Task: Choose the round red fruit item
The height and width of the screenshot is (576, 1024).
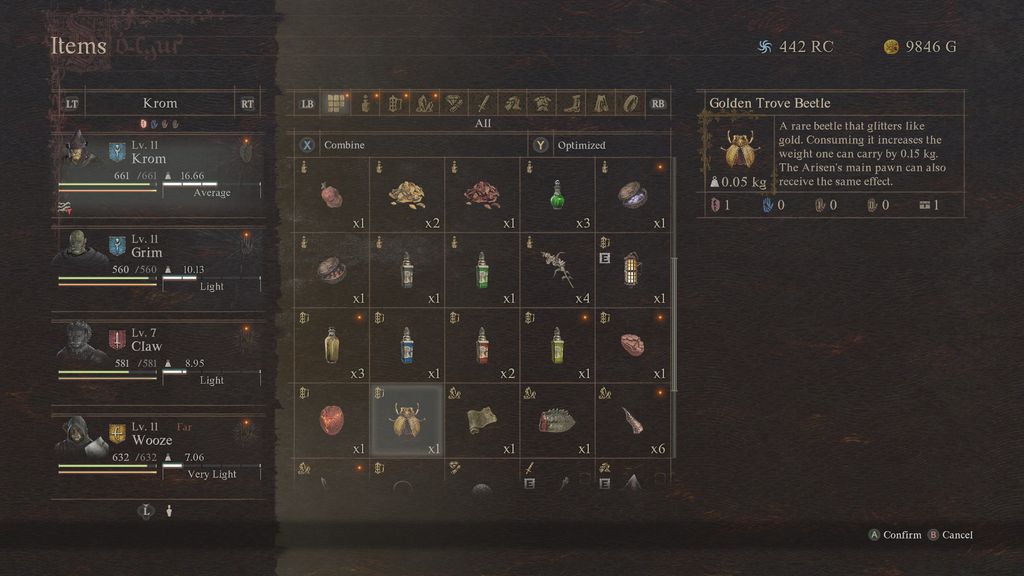Action: pyautogui.click(x=332, y=421)
